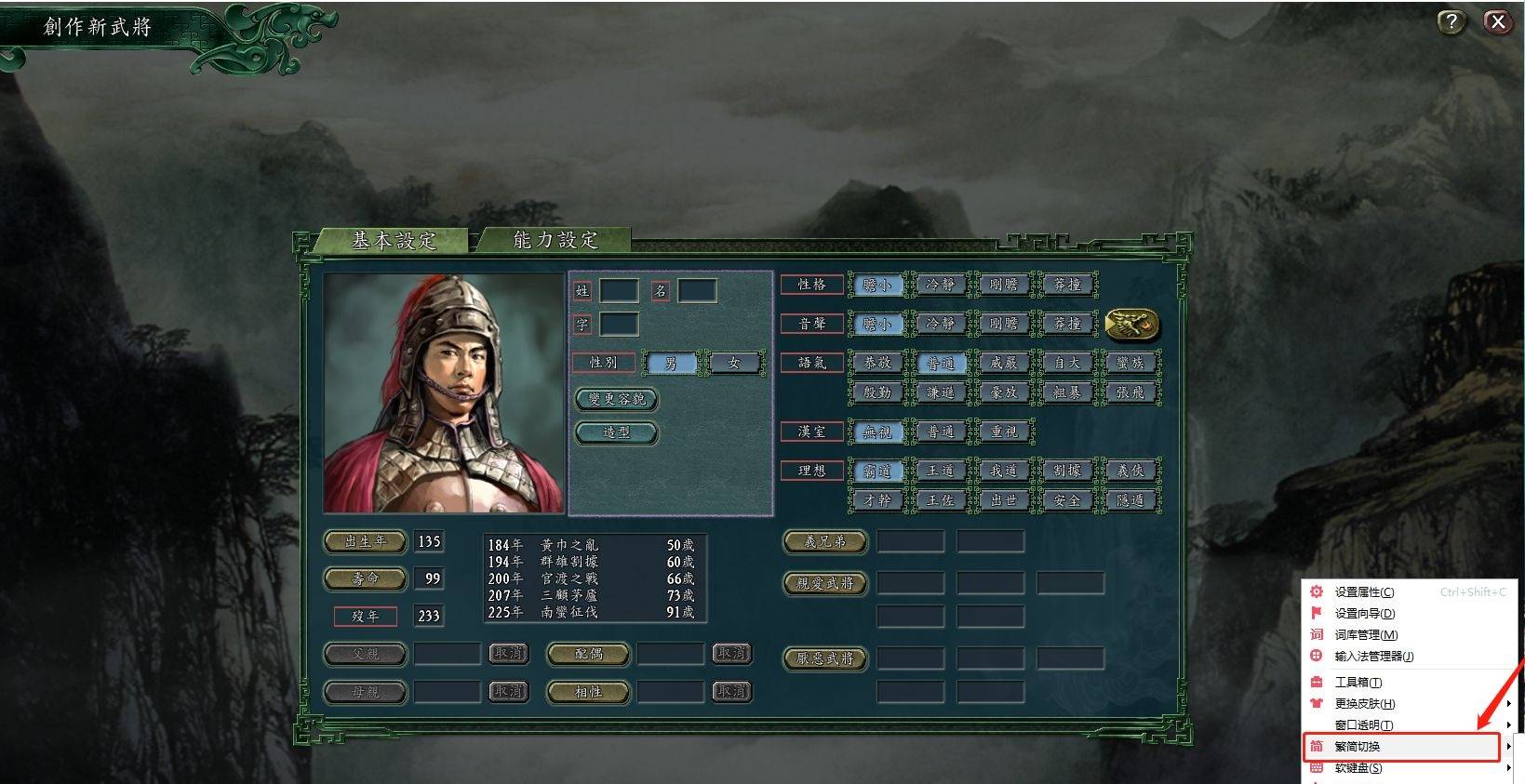This screenshot has height=784, width=1525.
Task: Choose 重視 for the 漢室 attitude
Action: pos(1003,431)
